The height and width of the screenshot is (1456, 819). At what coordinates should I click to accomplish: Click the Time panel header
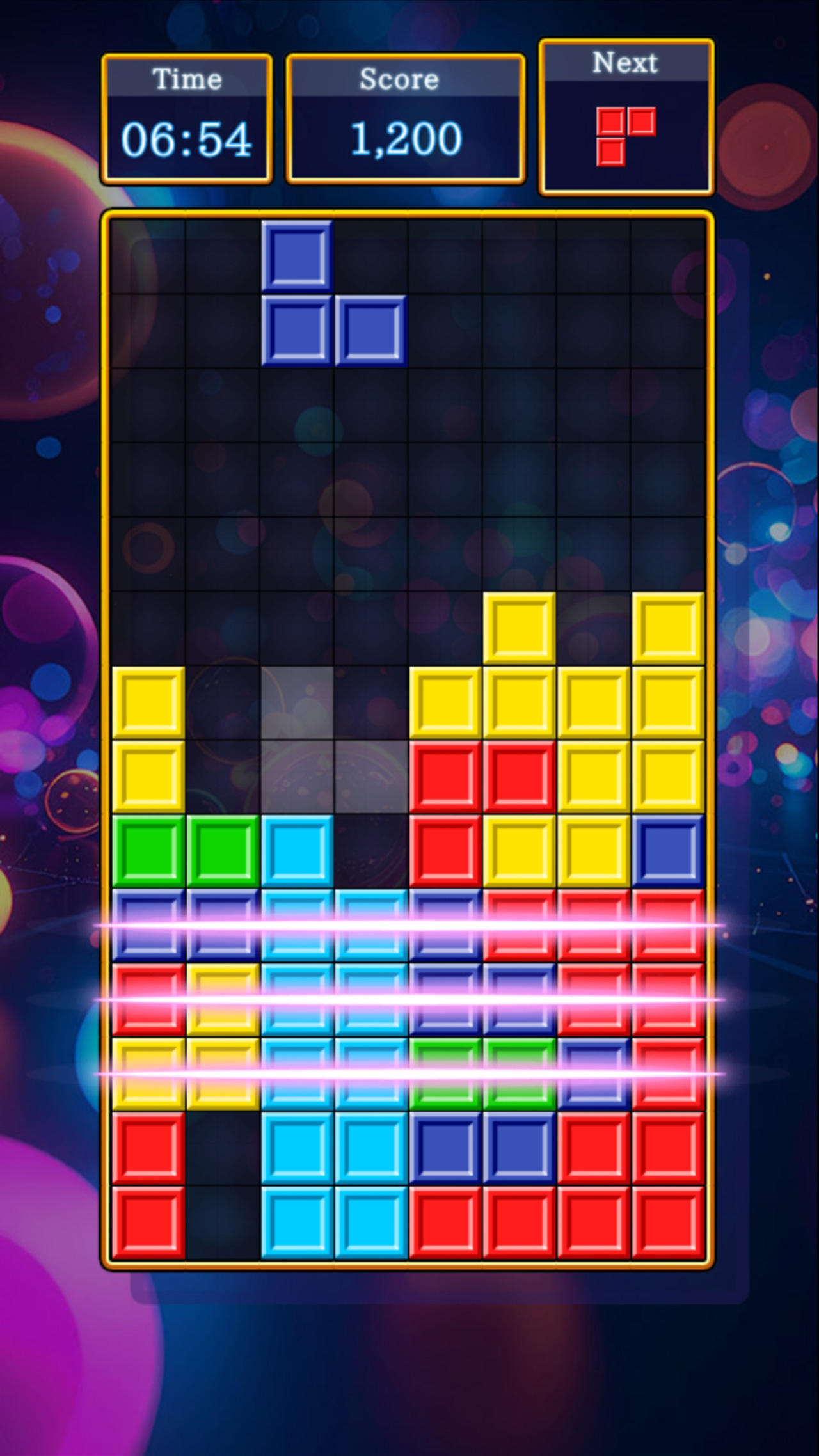(186, 79)
